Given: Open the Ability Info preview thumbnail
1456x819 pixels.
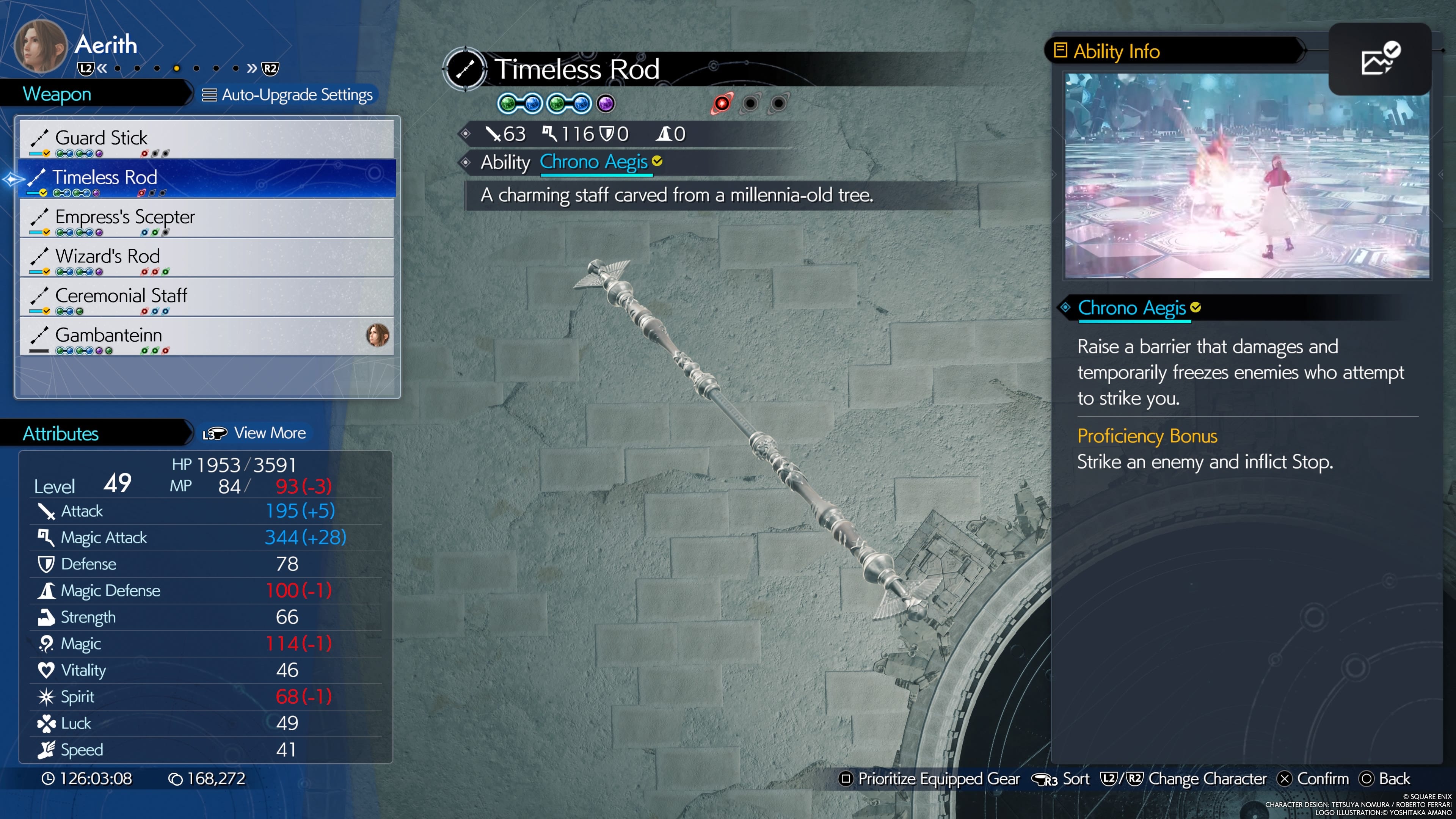Looking at the screenshot, I should coord(1247,176).
